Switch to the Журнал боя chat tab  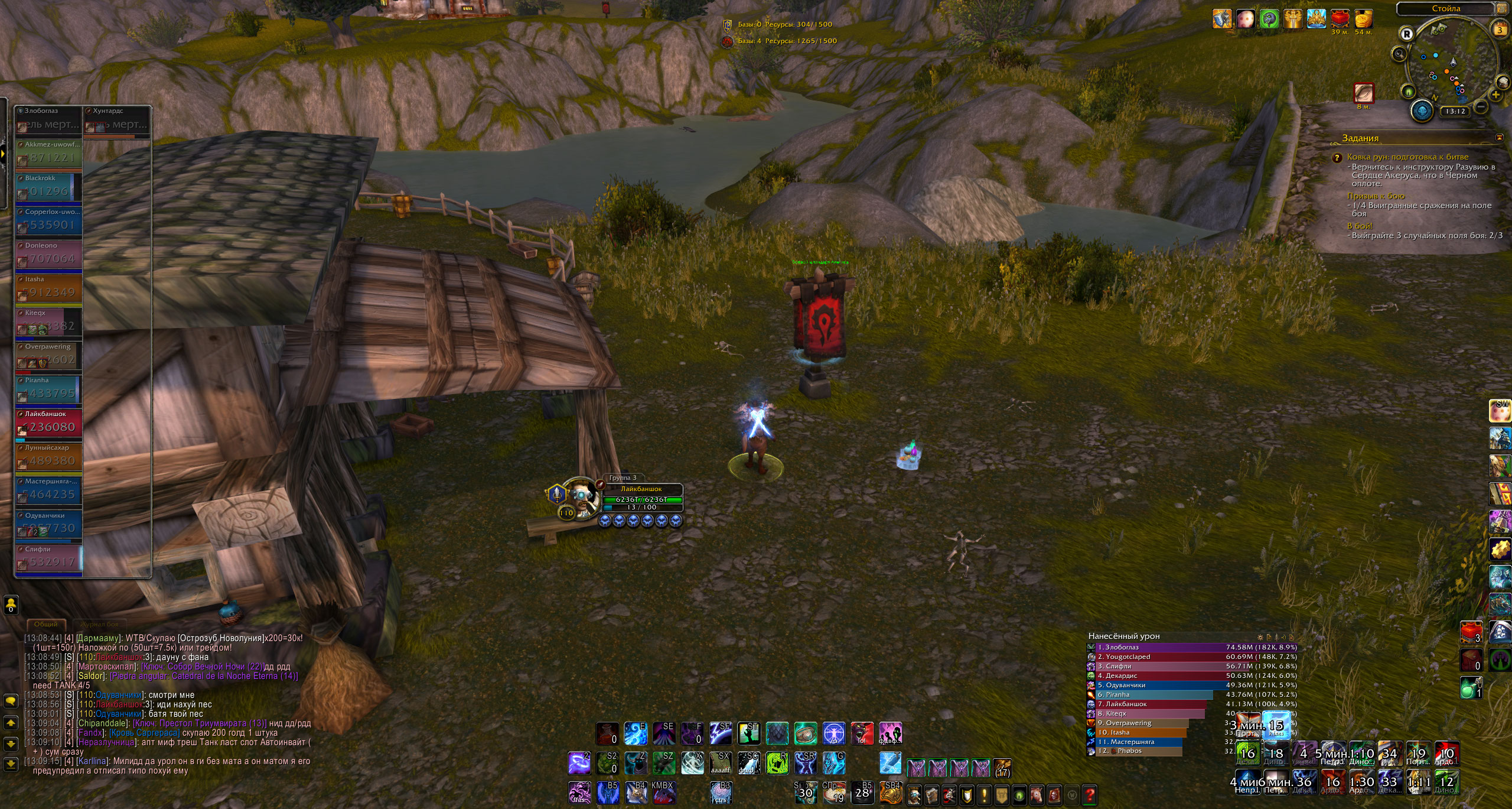(x=99, y=624)
